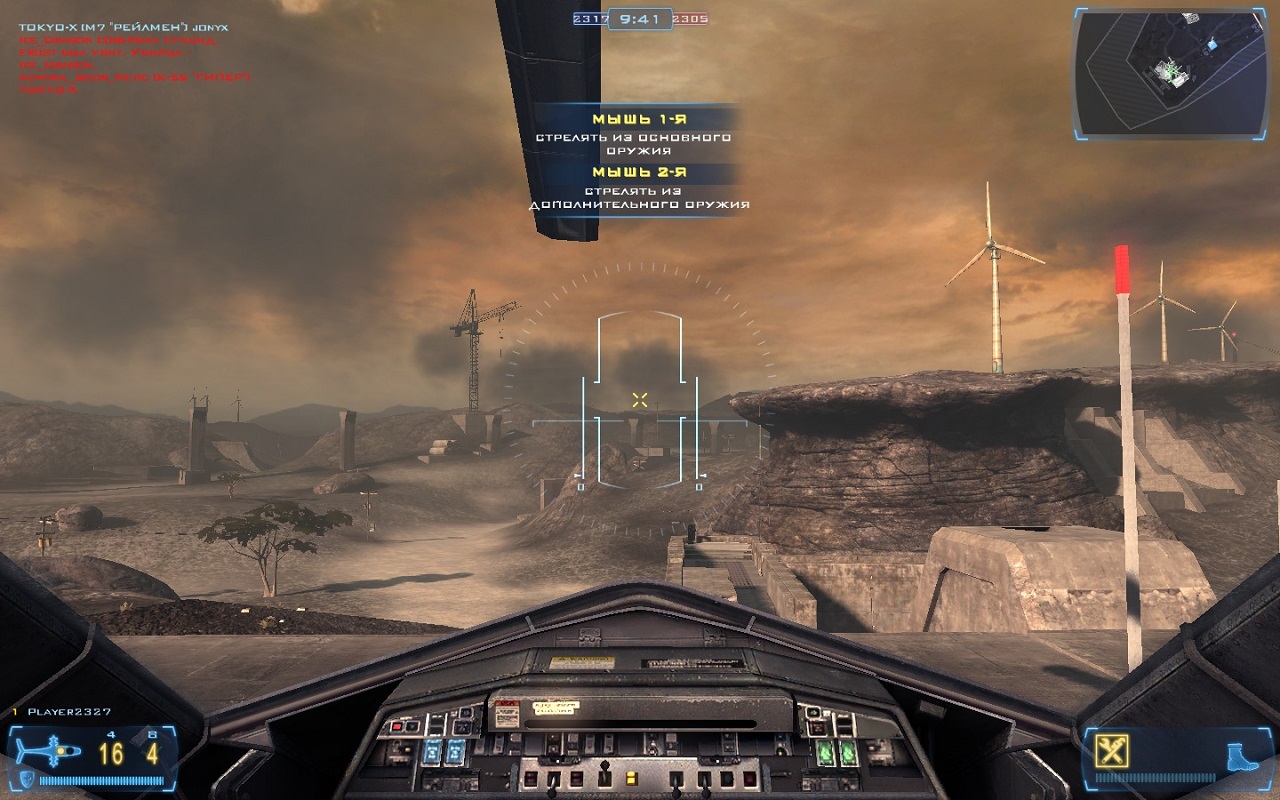Click the crossed wrenches repair icon
This screenshot has height=800, width=1280.
tap(1111, 749)
